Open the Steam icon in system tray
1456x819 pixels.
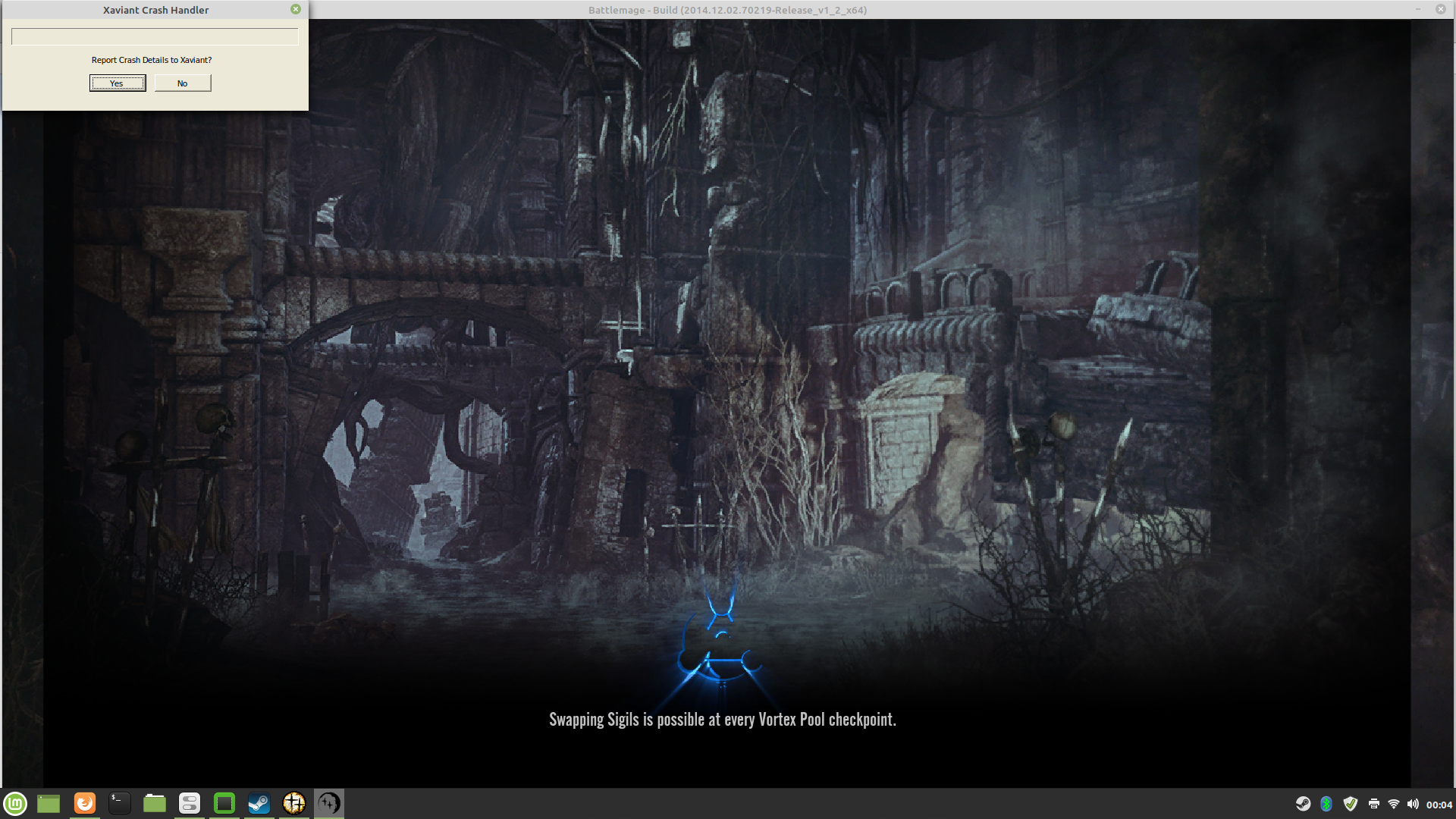pos(1303,803)
